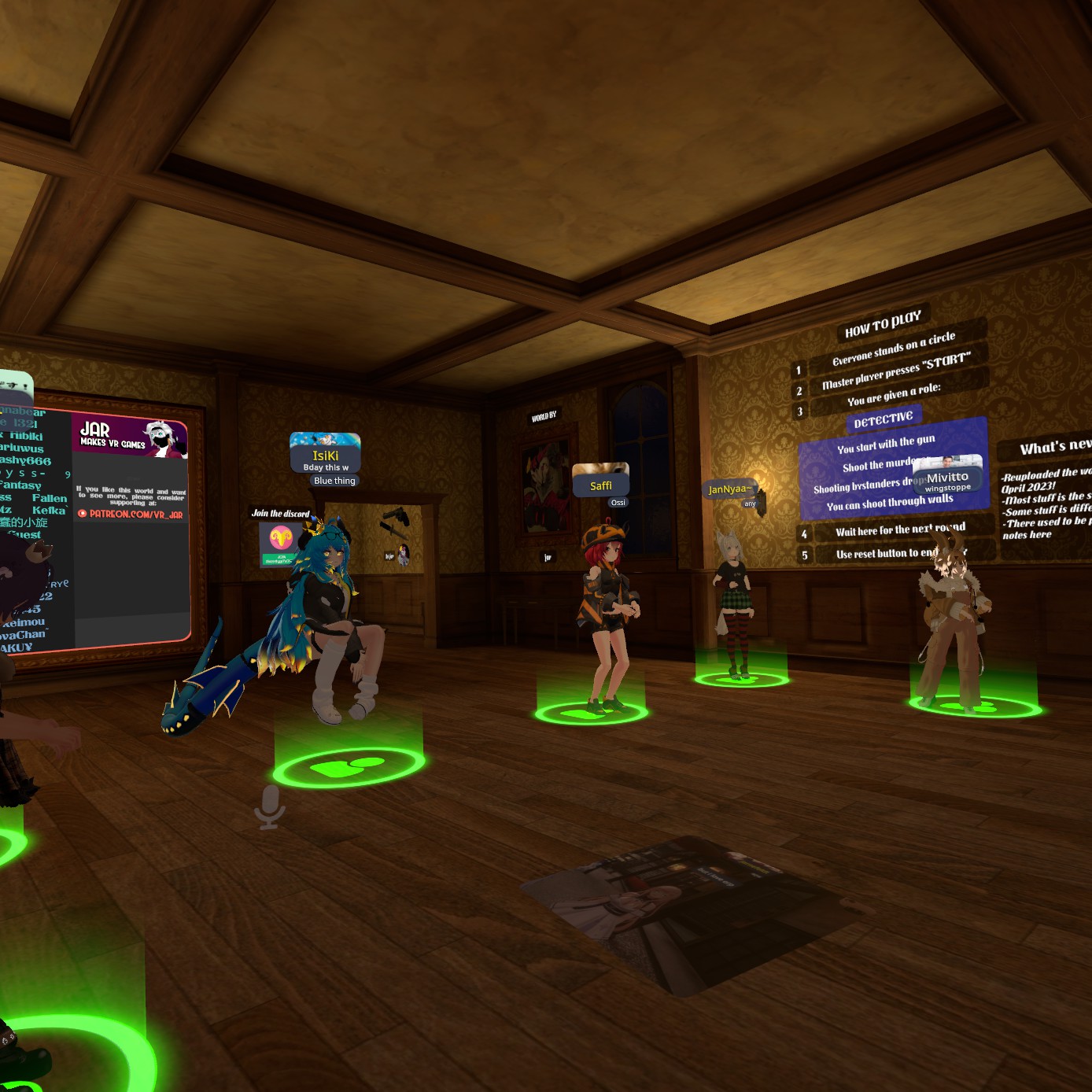Toggle the microphone icon
Screen dimensions: 1092x1092
coord(269,806)
